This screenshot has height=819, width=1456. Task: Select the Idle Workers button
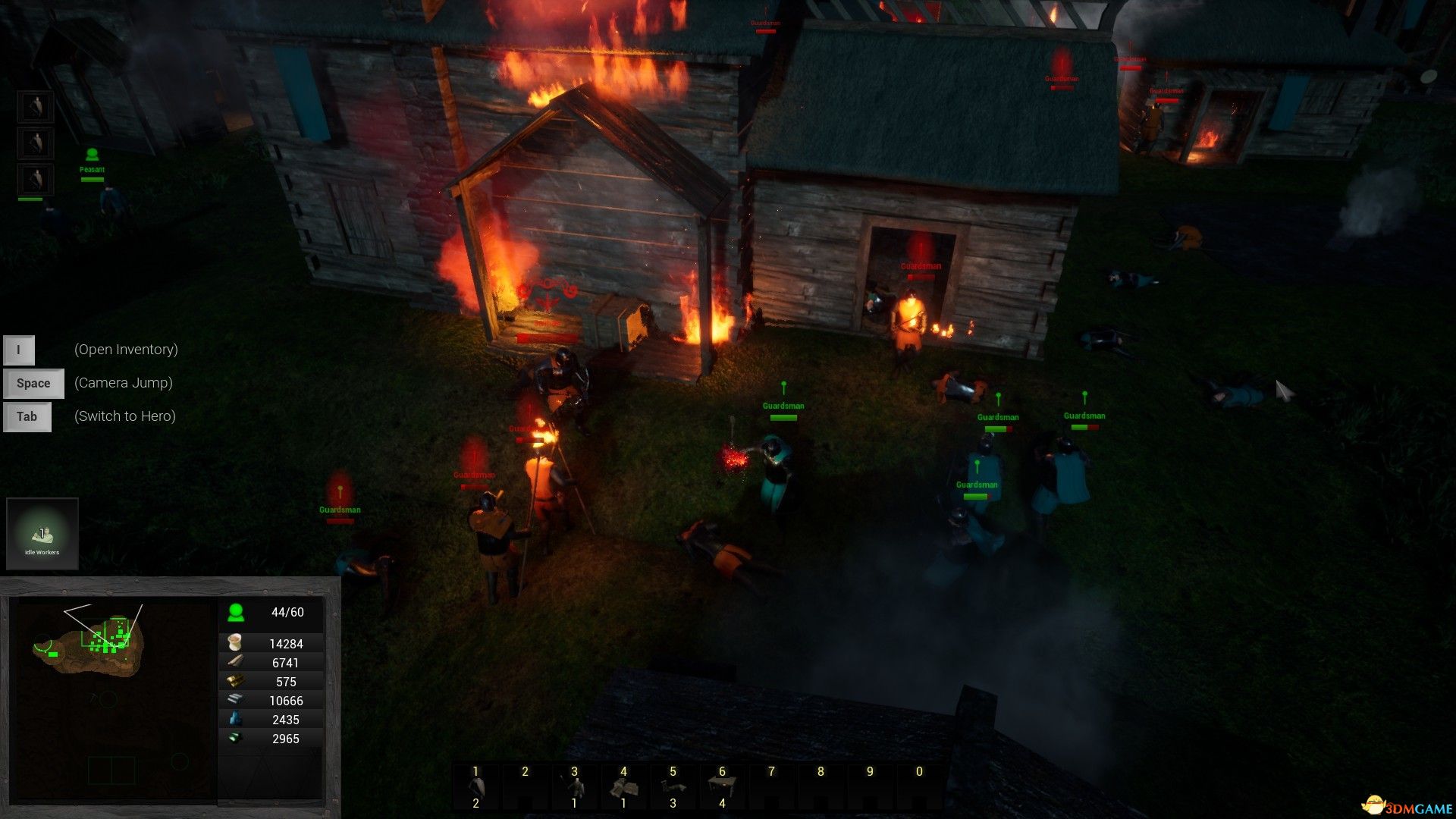coord(42,534)
